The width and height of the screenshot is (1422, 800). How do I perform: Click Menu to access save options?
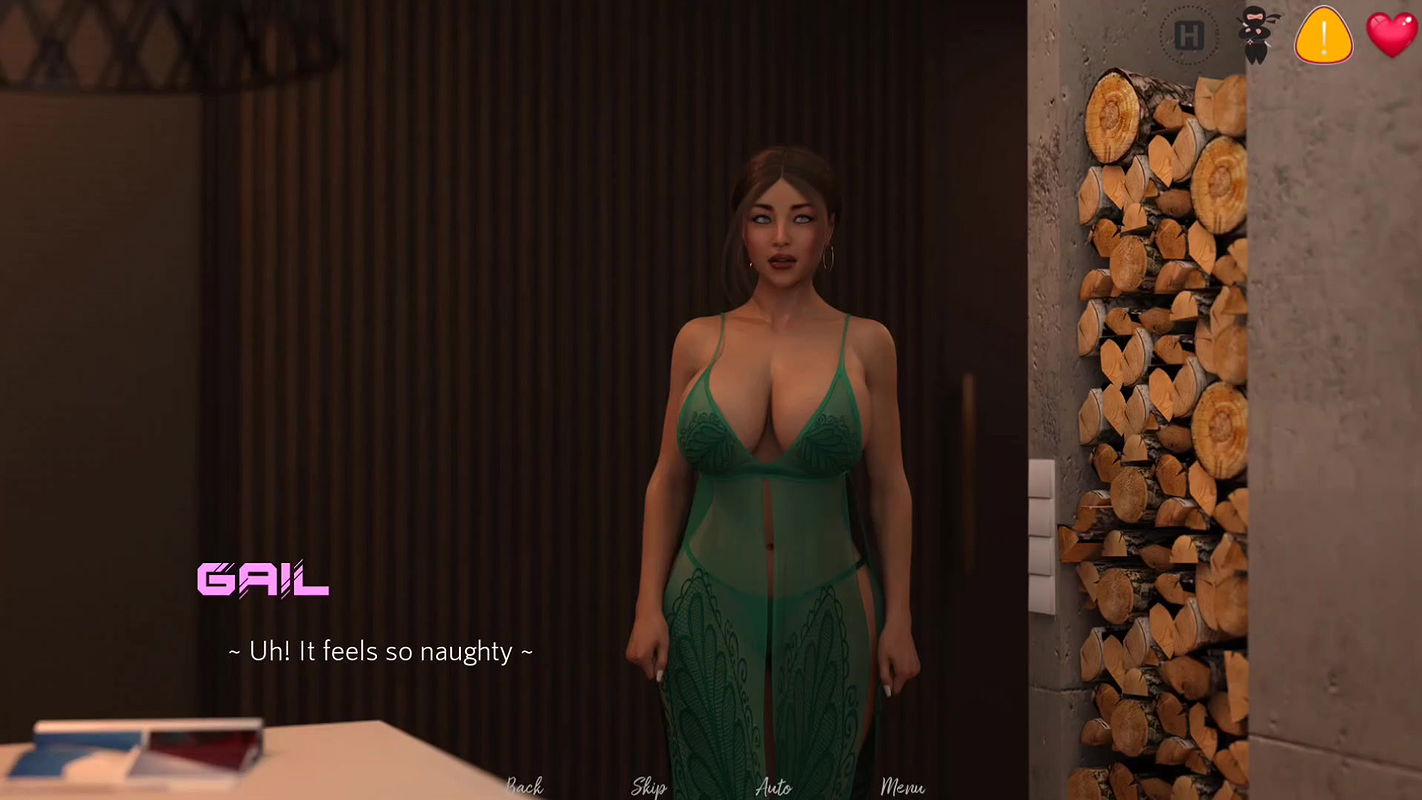click(x=904, y=788)
